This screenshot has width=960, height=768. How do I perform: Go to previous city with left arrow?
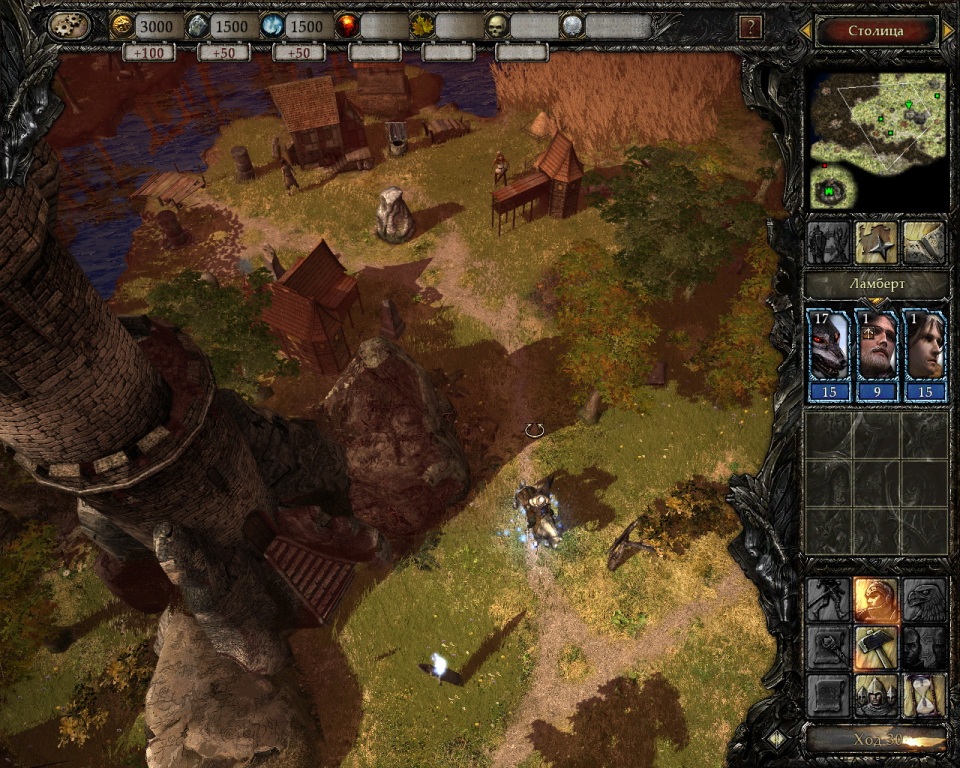pyautogui.click(x=805, y=31)
